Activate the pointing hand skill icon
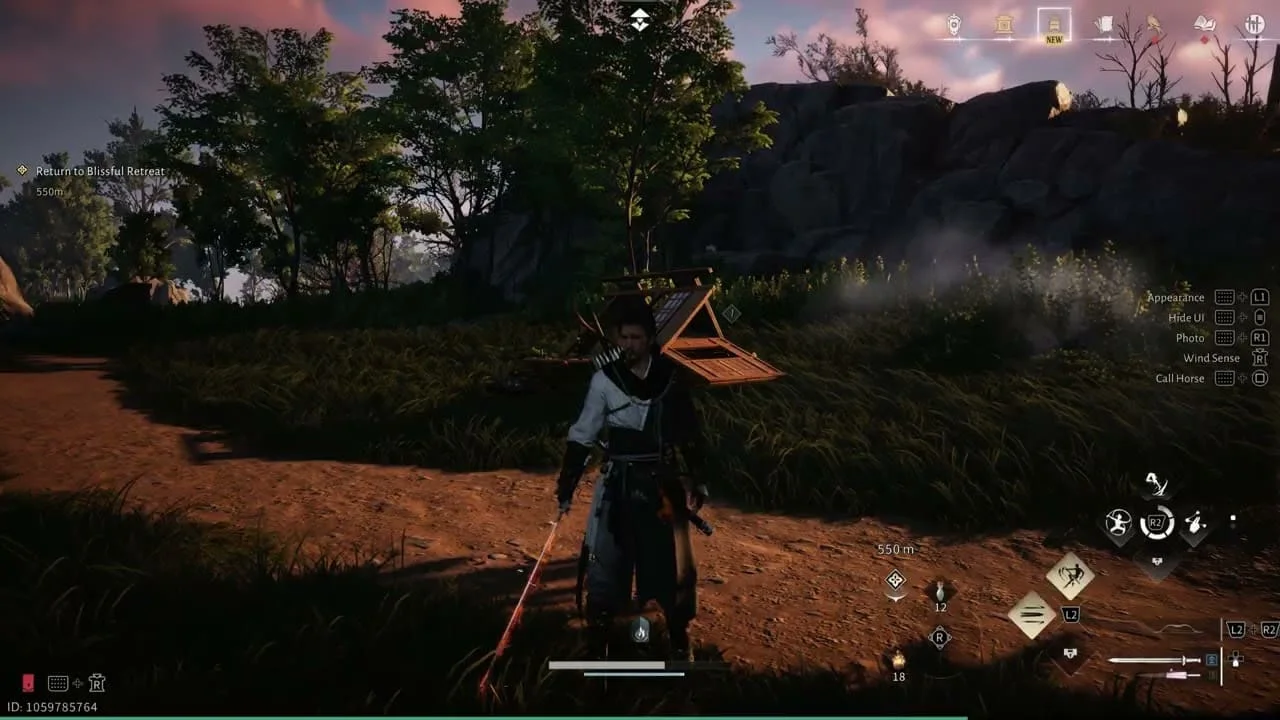Viewport: 1280px width, 720px height. pos(1195,522)
